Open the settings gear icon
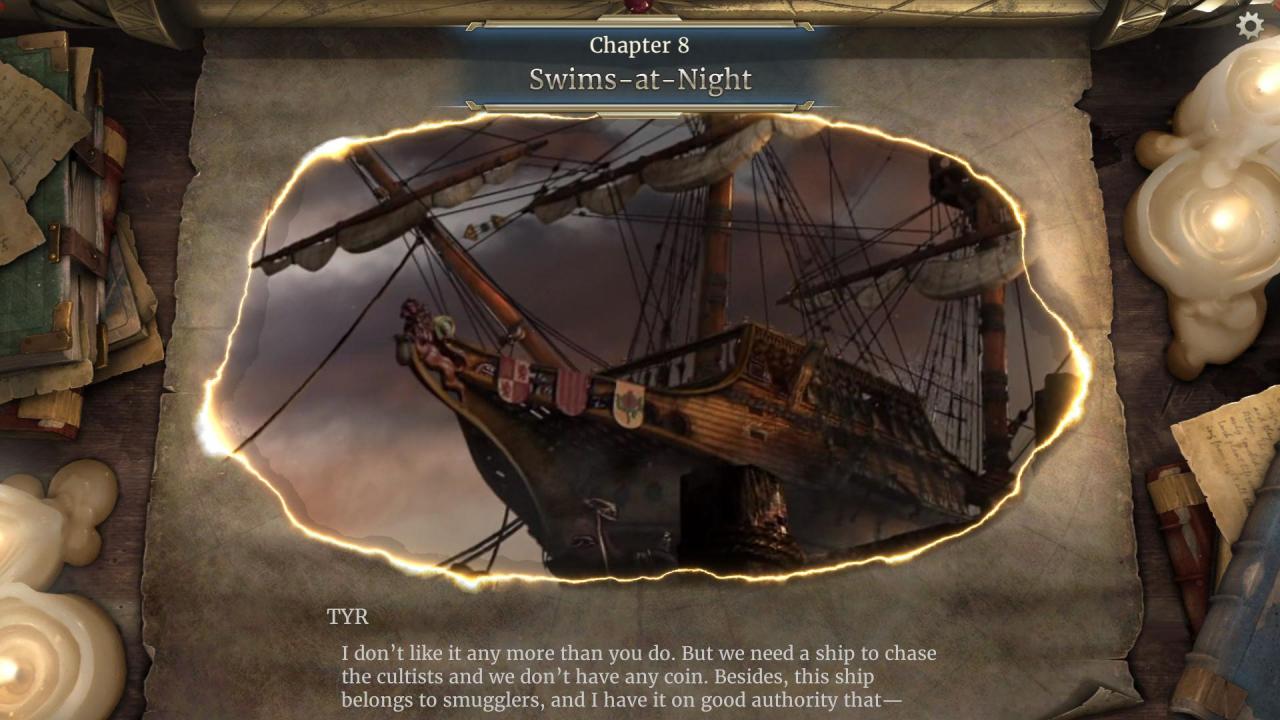The width and height of the screenshot is (1280, 720). point(1248,25)
